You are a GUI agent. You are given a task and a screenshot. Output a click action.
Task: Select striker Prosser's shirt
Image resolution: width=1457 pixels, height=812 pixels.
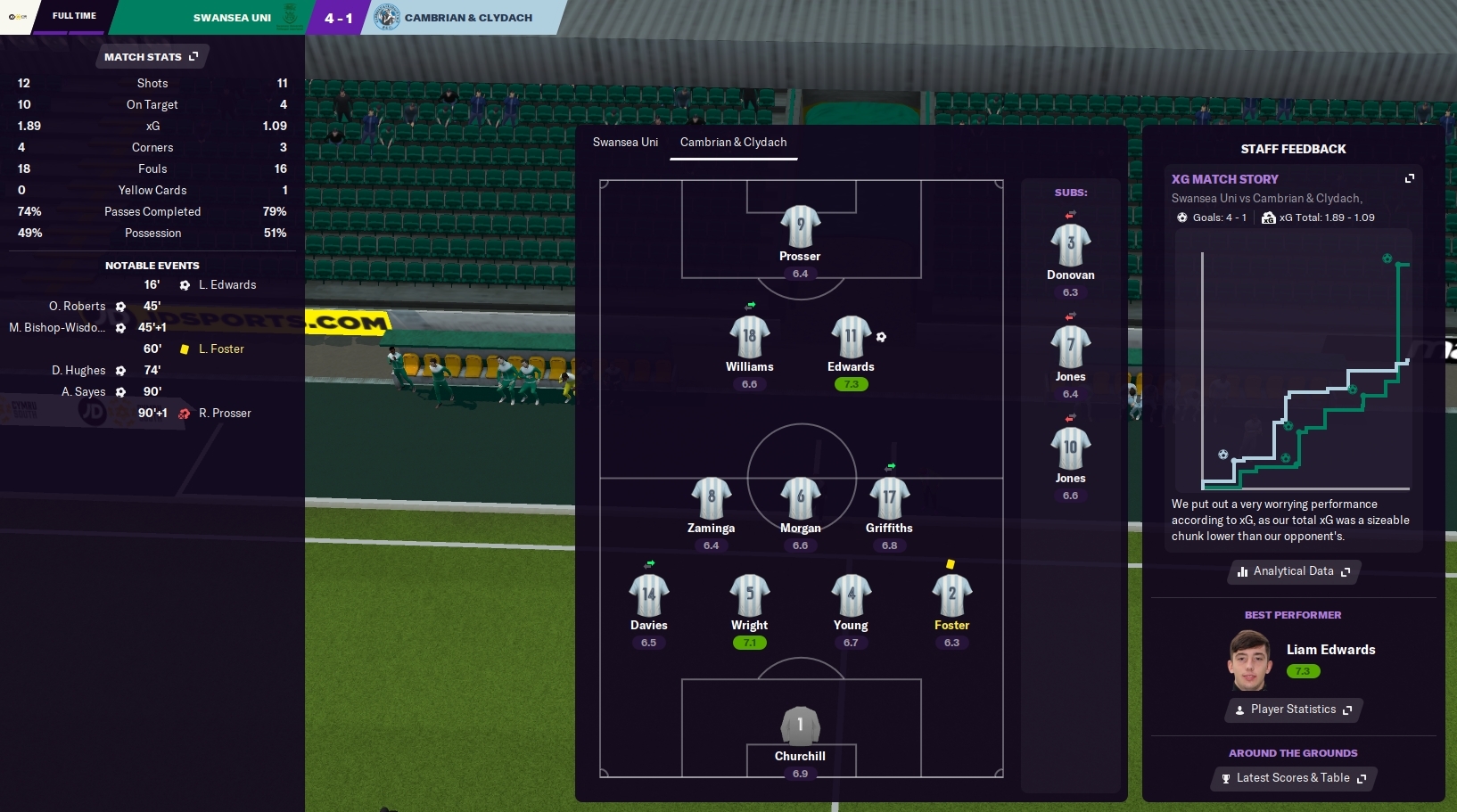800,226
